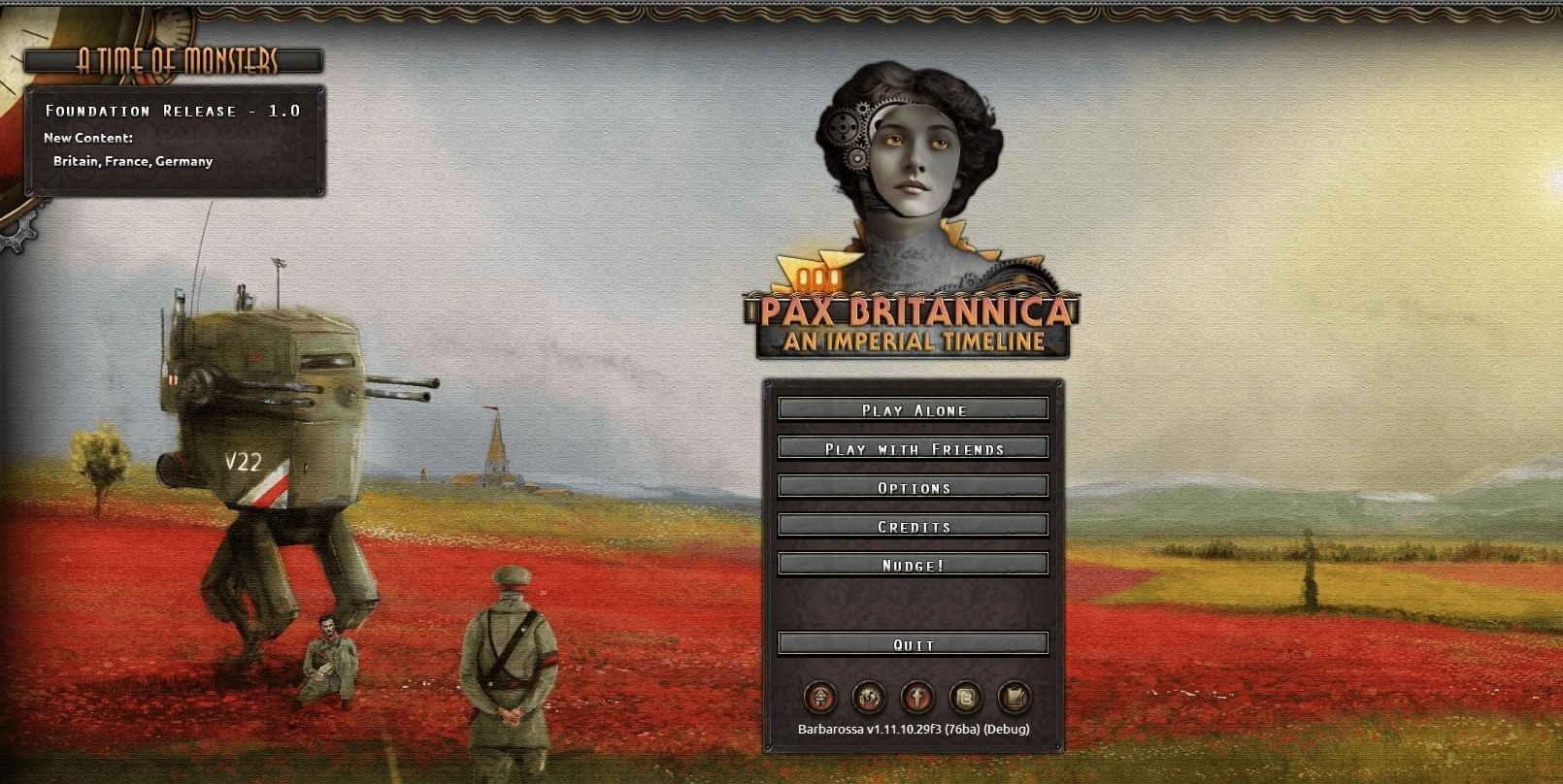Click the dragon emblem icon
This screenshot has height=784, width=1563.
coord(869,697)
